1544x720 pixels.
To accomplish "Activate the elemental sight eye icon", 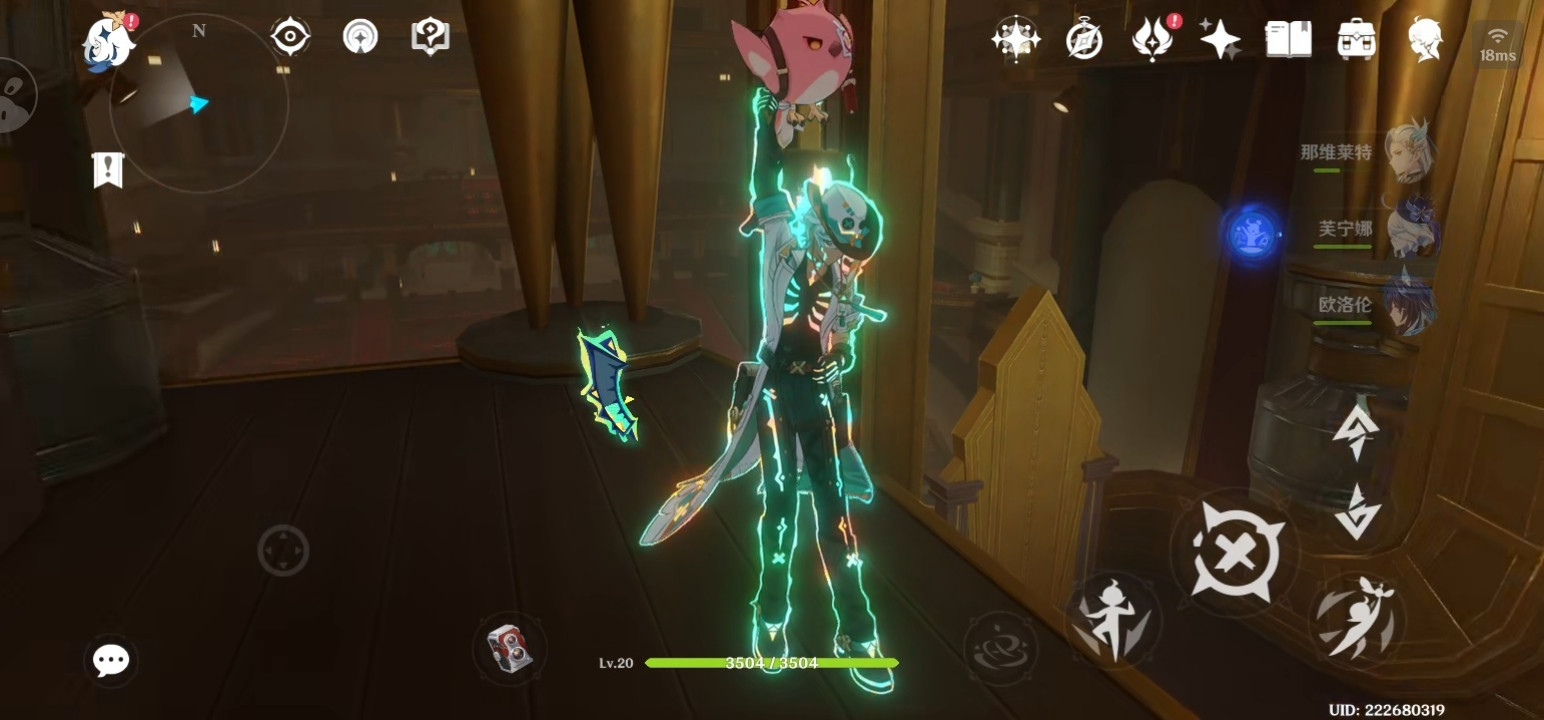I will 290,38.
